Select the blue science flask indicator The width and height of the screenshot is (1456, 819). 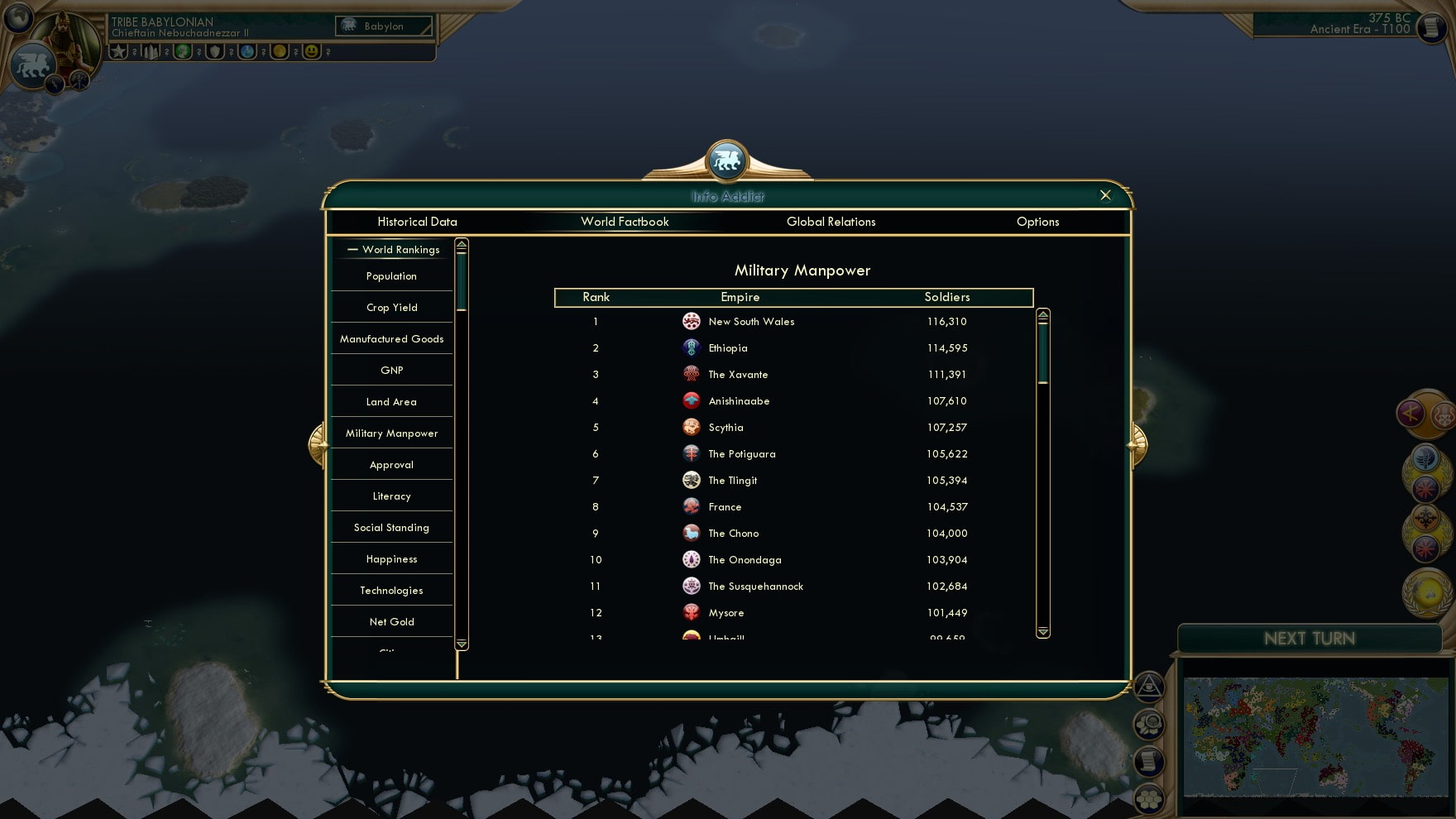(x=247, y=51)
